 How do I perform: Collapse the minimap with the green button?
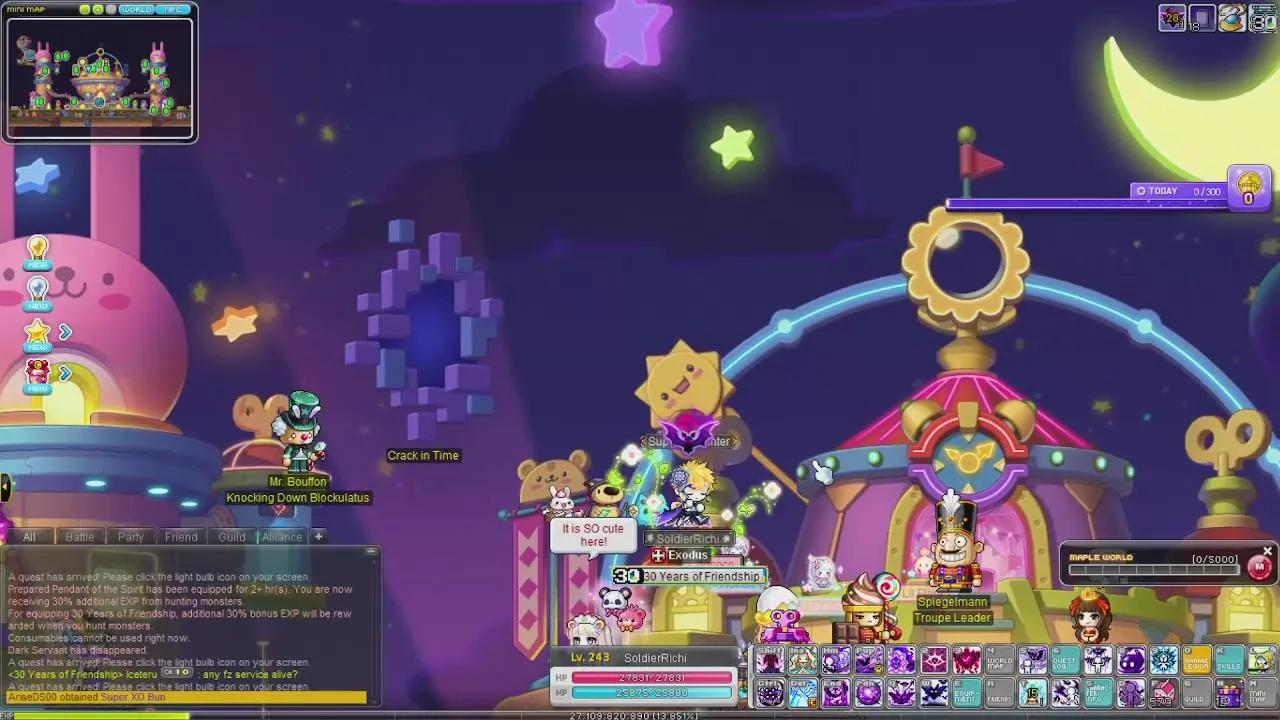point(85,9)
